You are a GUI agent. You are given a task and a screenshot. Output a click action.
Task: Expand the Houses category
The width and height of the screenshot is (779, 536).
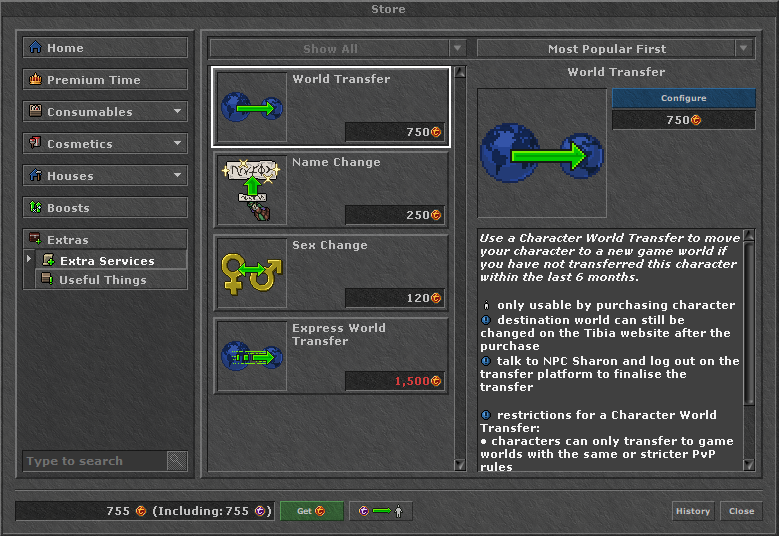105,176
